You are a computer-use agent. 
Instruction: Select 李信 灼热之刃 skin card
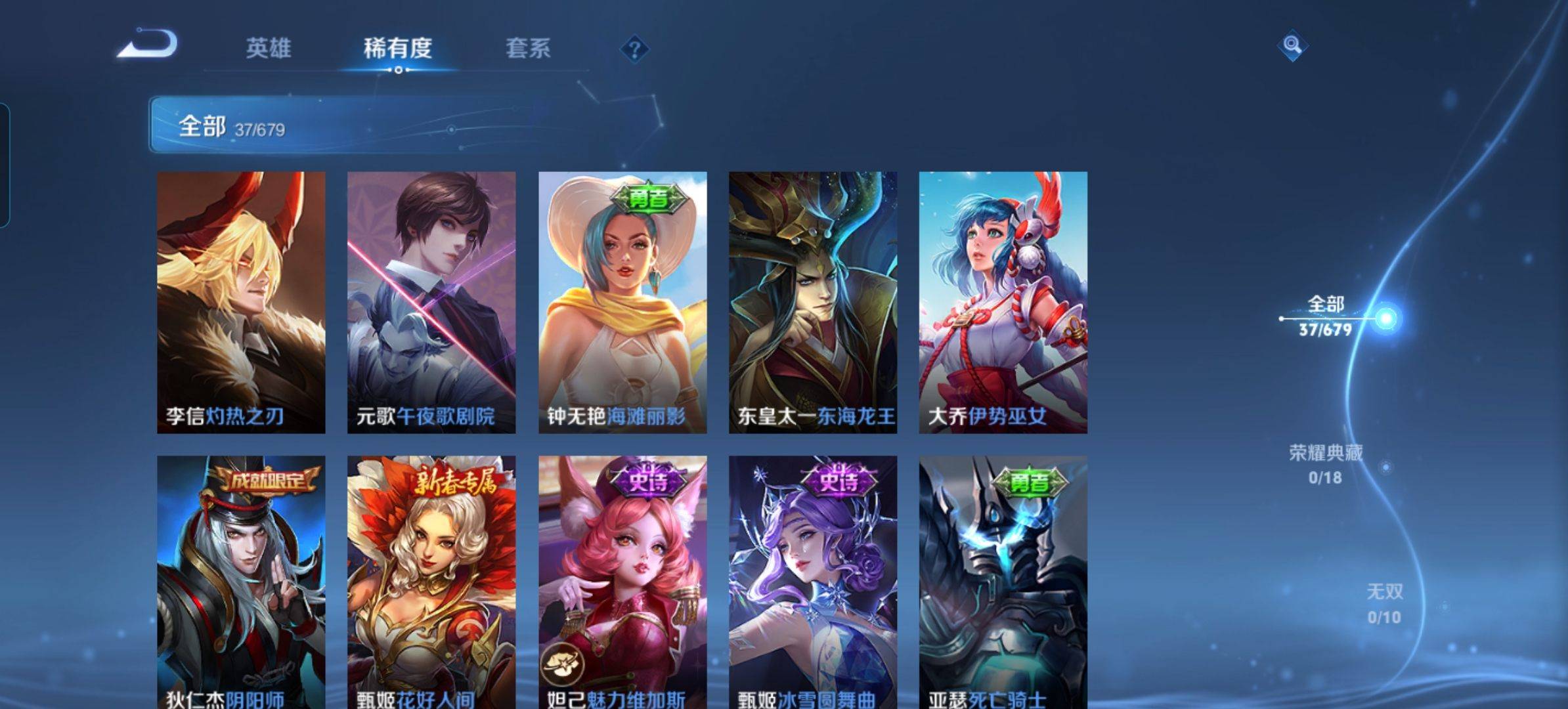(x=241, y=302)
